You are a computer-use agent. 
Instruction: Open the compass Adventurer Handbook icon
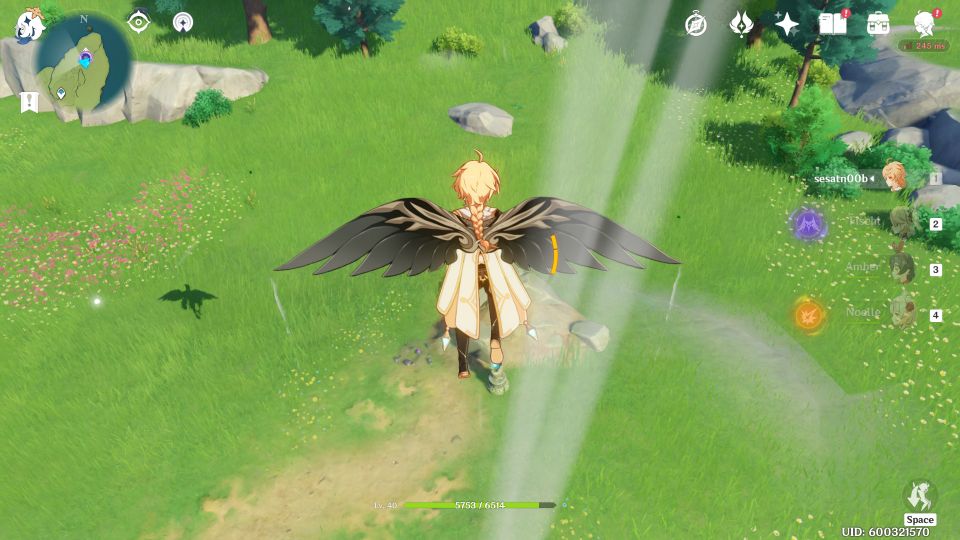696,24
